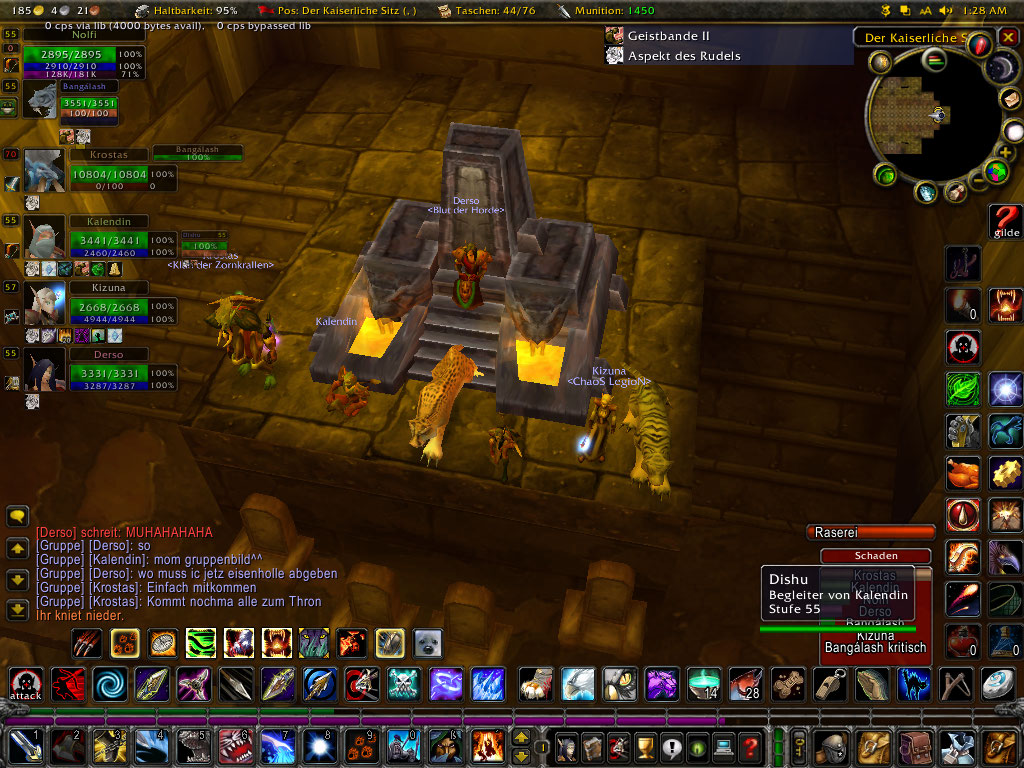Open the chat speech bubble button

(17, 517)
